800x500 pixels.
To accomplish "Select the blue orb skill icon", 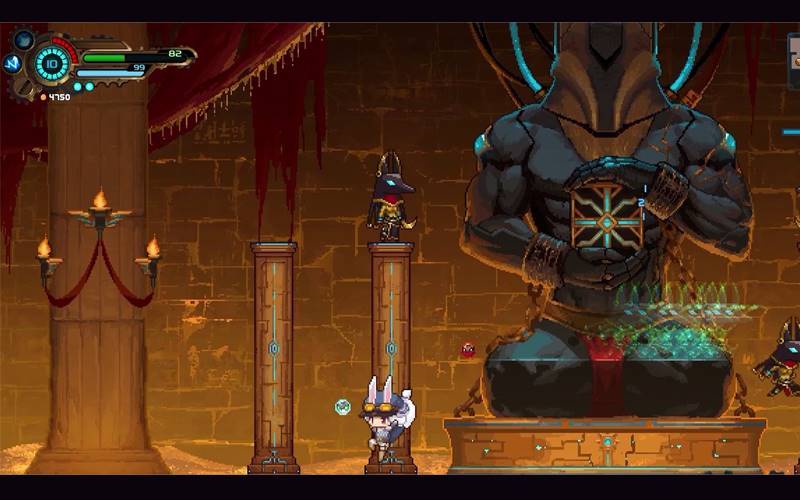I will coord(25,41).
